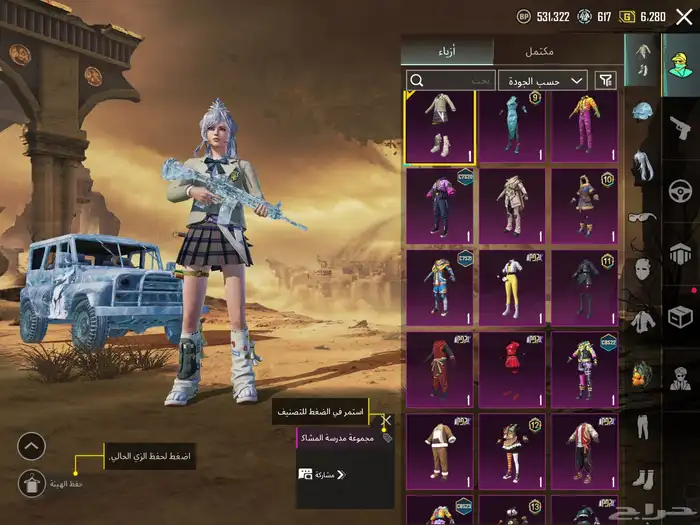Viewport: 700px width, 525px height.
Task: Close the inventory screen with the X
Action: pyautogui.click(x=683, y=17)
